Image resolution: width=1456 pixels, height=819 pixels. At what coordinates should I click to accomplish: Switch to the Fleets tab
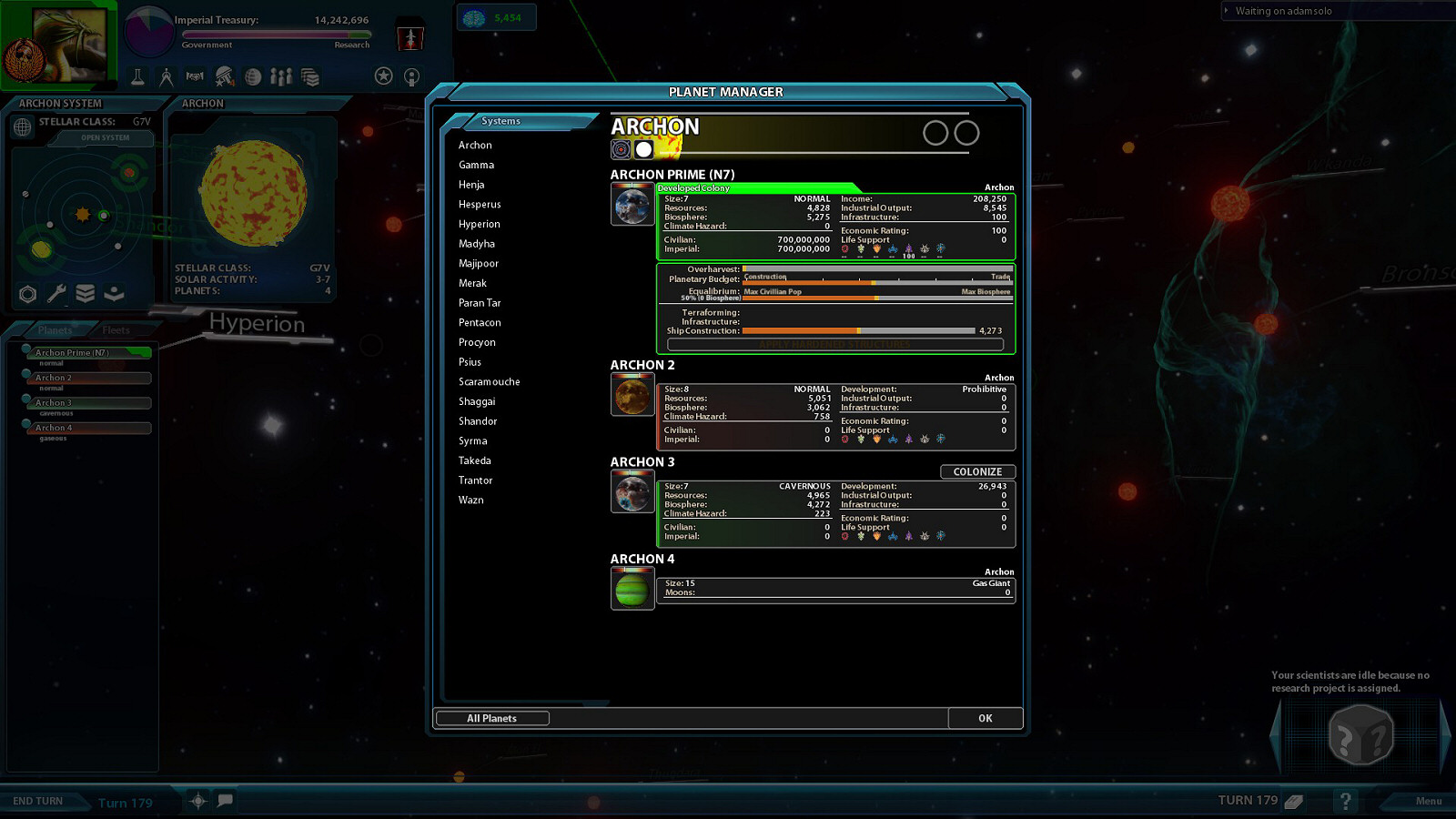tap(116, 330)
